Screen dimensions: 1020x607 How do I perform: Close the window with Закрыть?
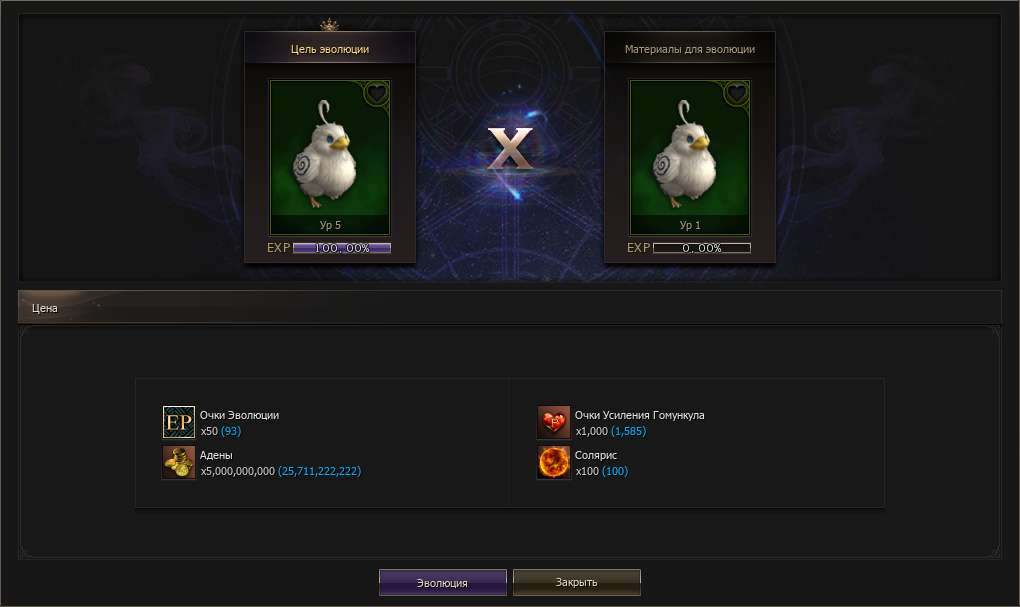[x=576, y=582]
